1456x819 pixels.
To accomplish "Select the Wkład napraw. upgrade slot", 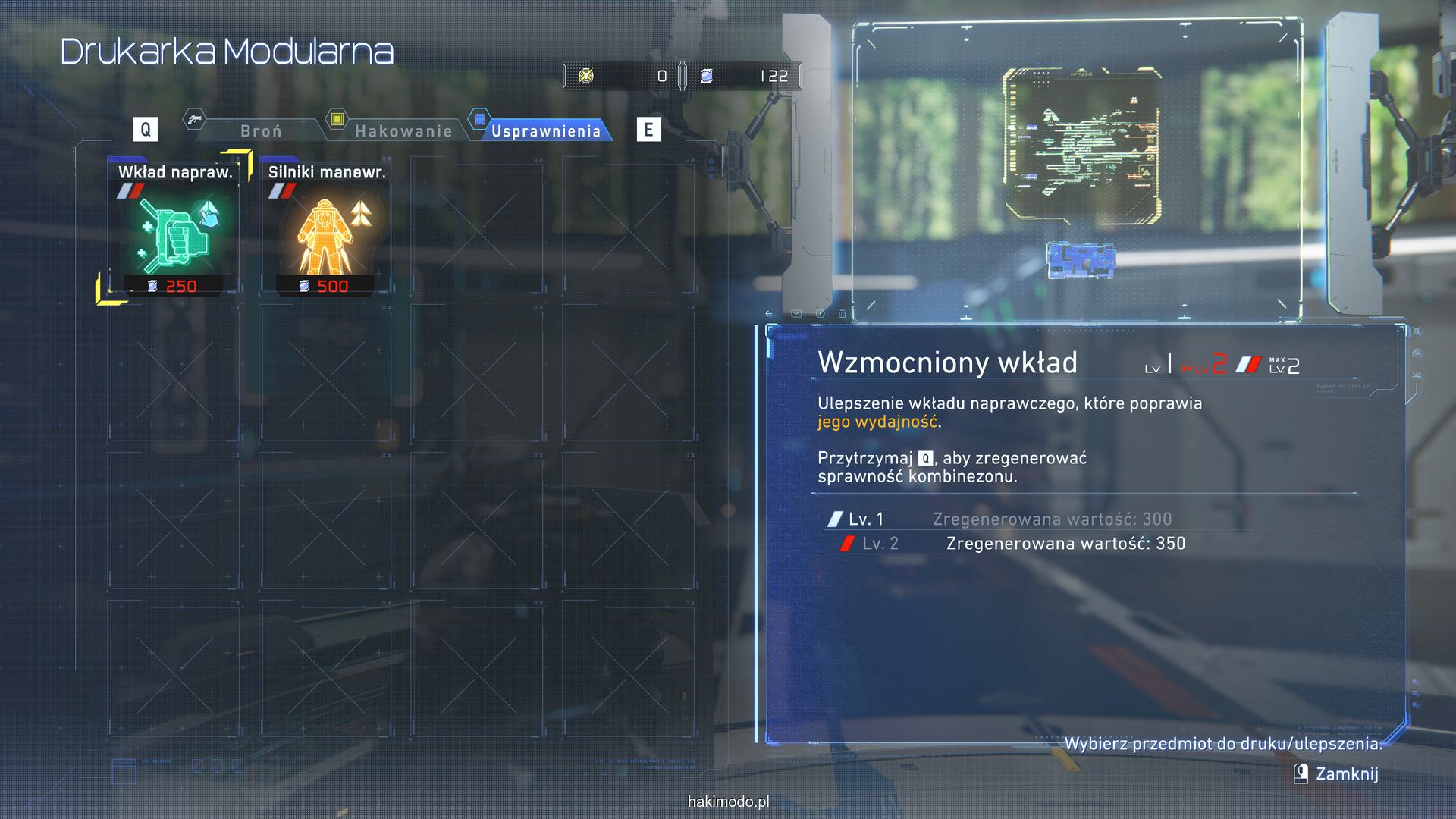I will [x=174, y=227].
